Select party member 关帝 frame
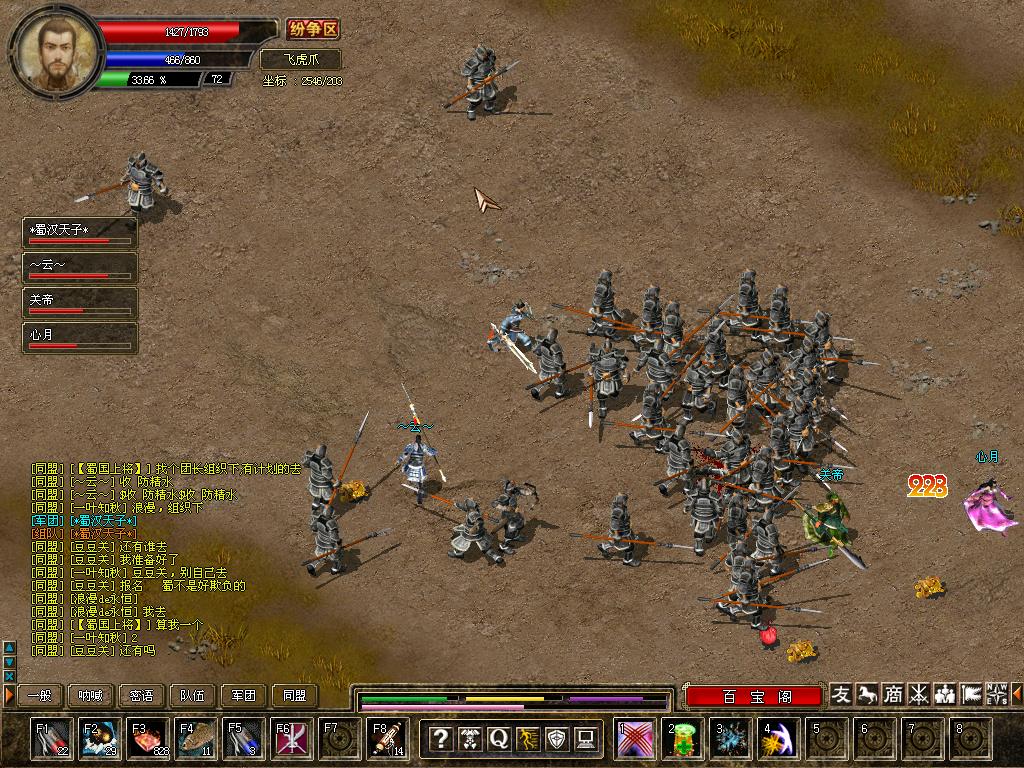1024x768 pixels. (80, 302)
